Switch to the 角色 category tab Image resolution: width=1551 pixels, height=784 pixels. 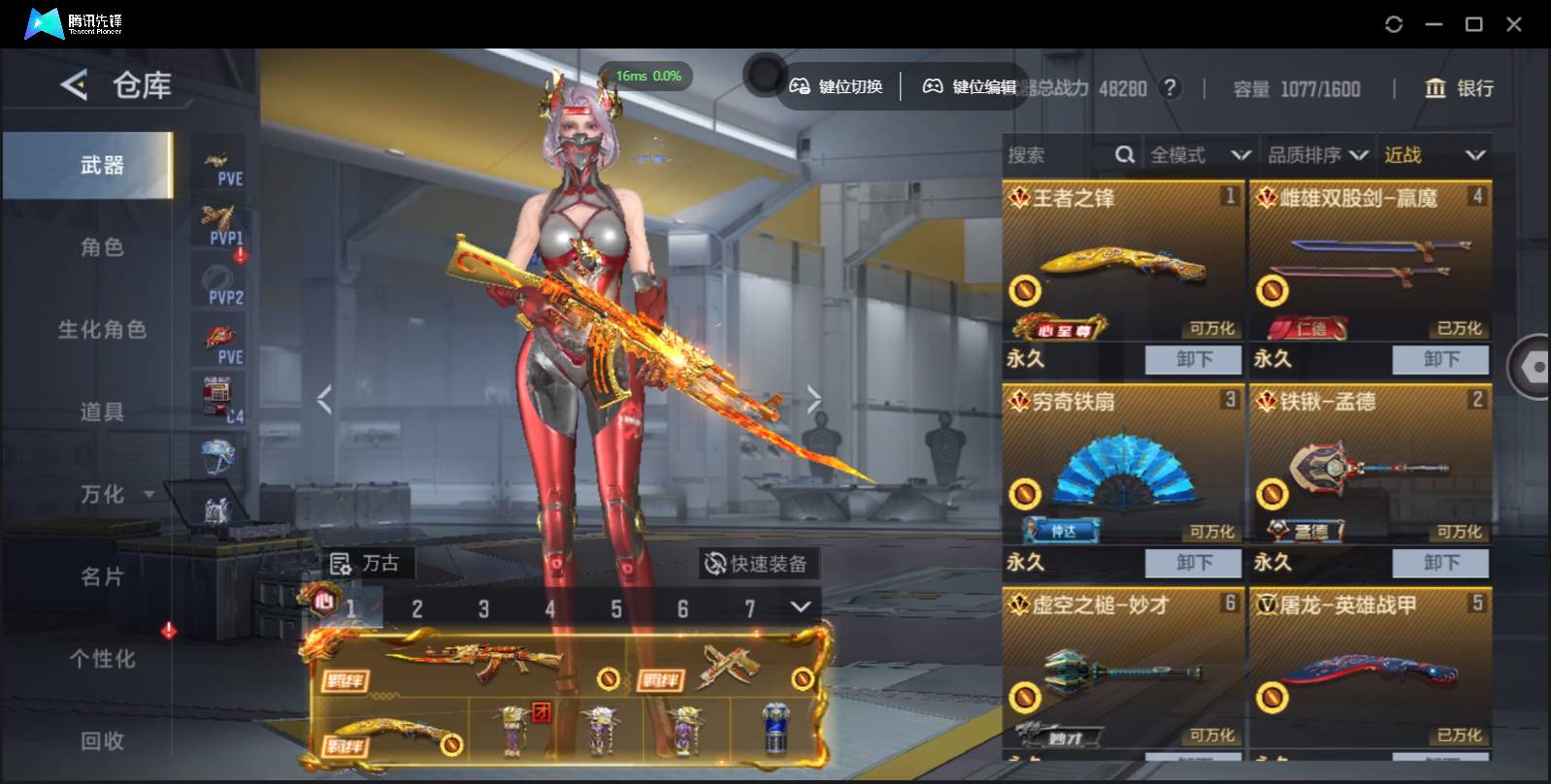tap(102, 247)
